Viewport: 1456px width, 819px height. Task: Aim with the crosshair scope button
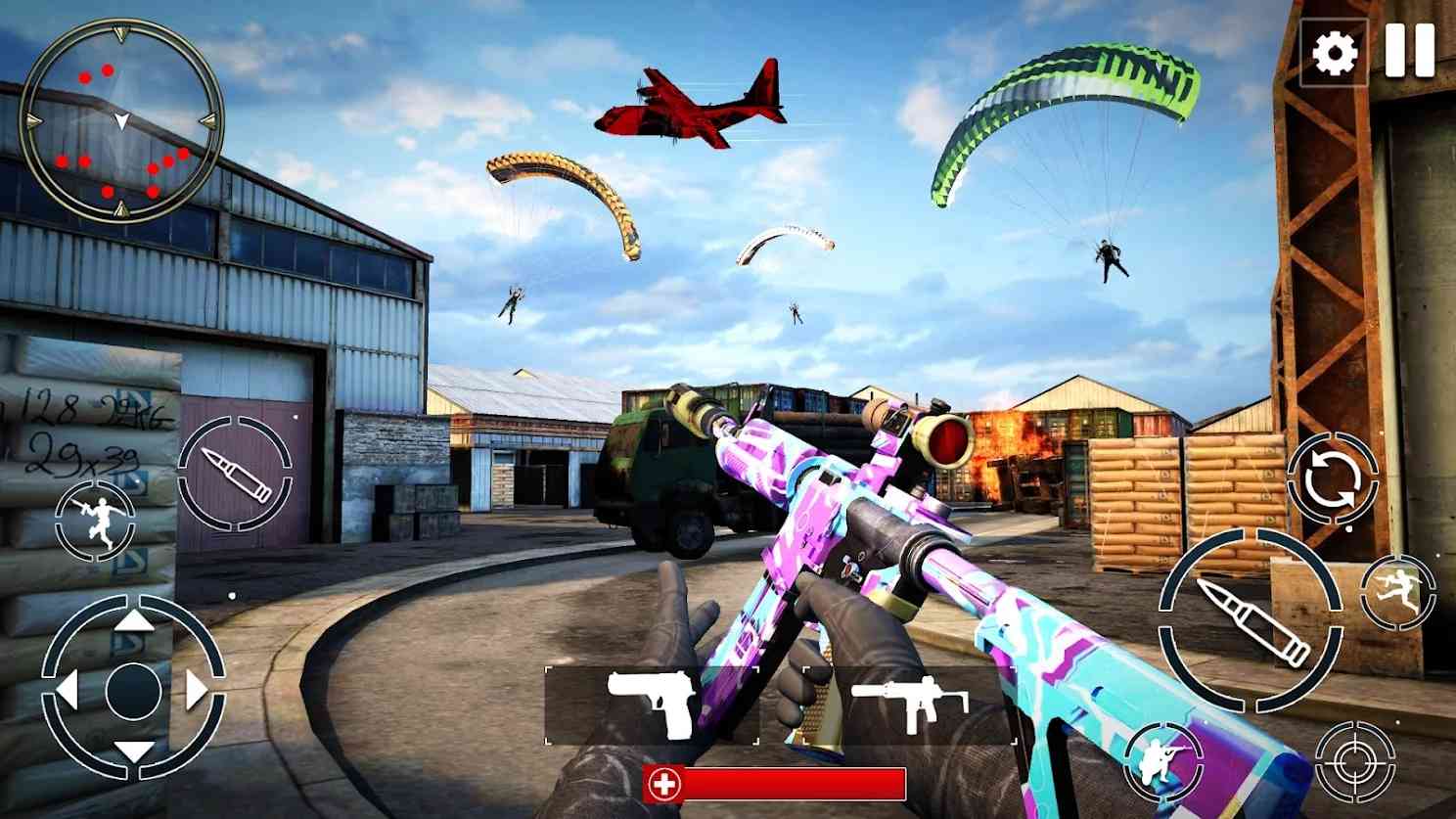click(1354, 760)
